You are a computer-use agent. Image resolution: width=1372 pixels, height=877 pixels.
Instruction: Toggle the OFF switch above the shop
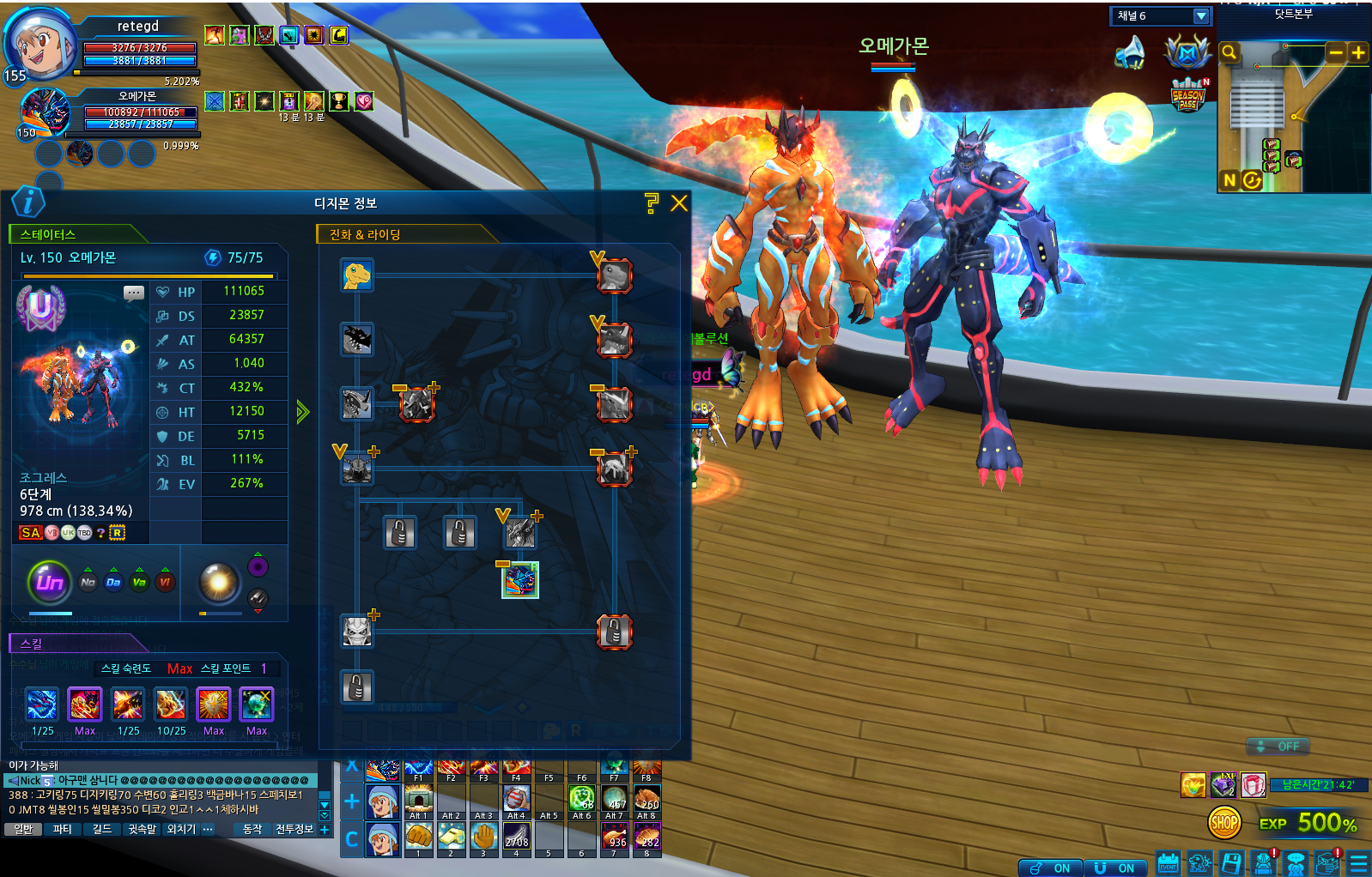click(1278, 747)
